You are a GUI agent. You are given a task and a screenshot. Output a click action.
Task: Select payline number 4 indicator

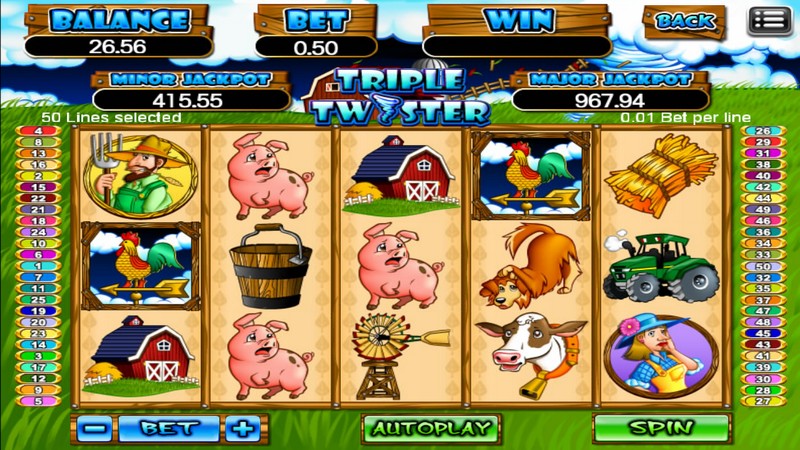(x=39, y=131)
